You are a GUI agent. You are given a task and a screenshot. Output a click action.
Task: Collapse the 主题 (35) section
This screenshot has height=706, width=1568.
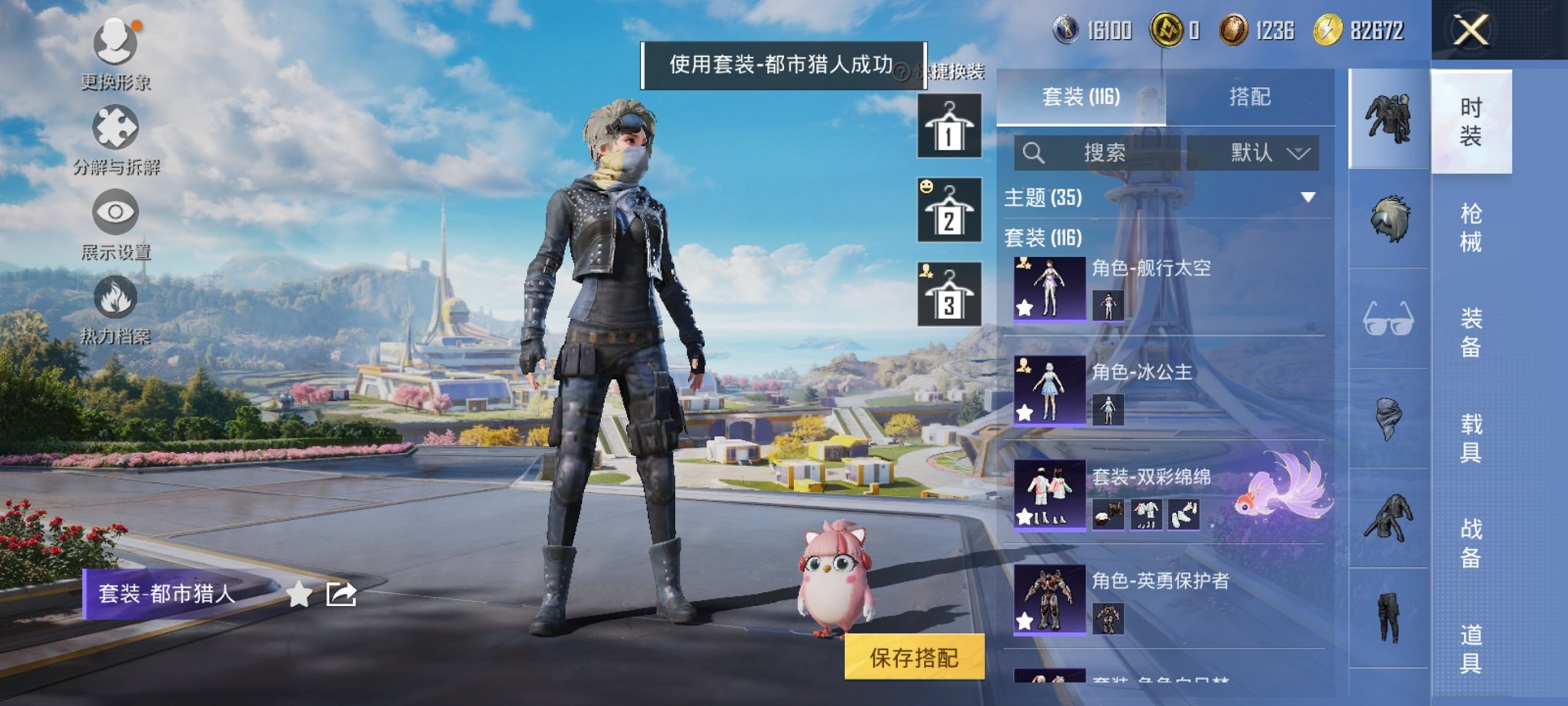pyautogui.click(x=1309, y=197)
